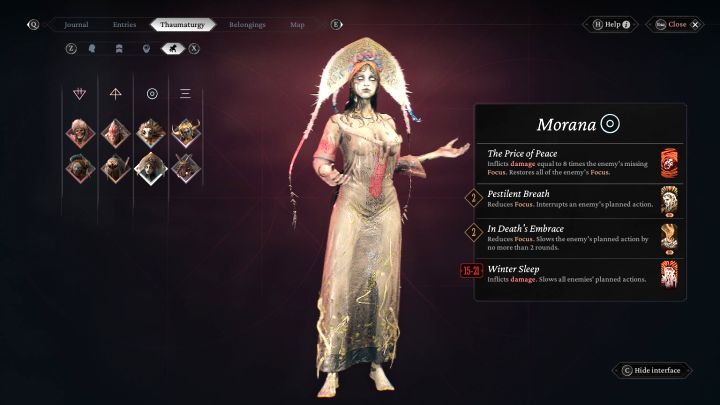
Task: Select the creature sub-category icon
Action: click(x=171, y=47)
